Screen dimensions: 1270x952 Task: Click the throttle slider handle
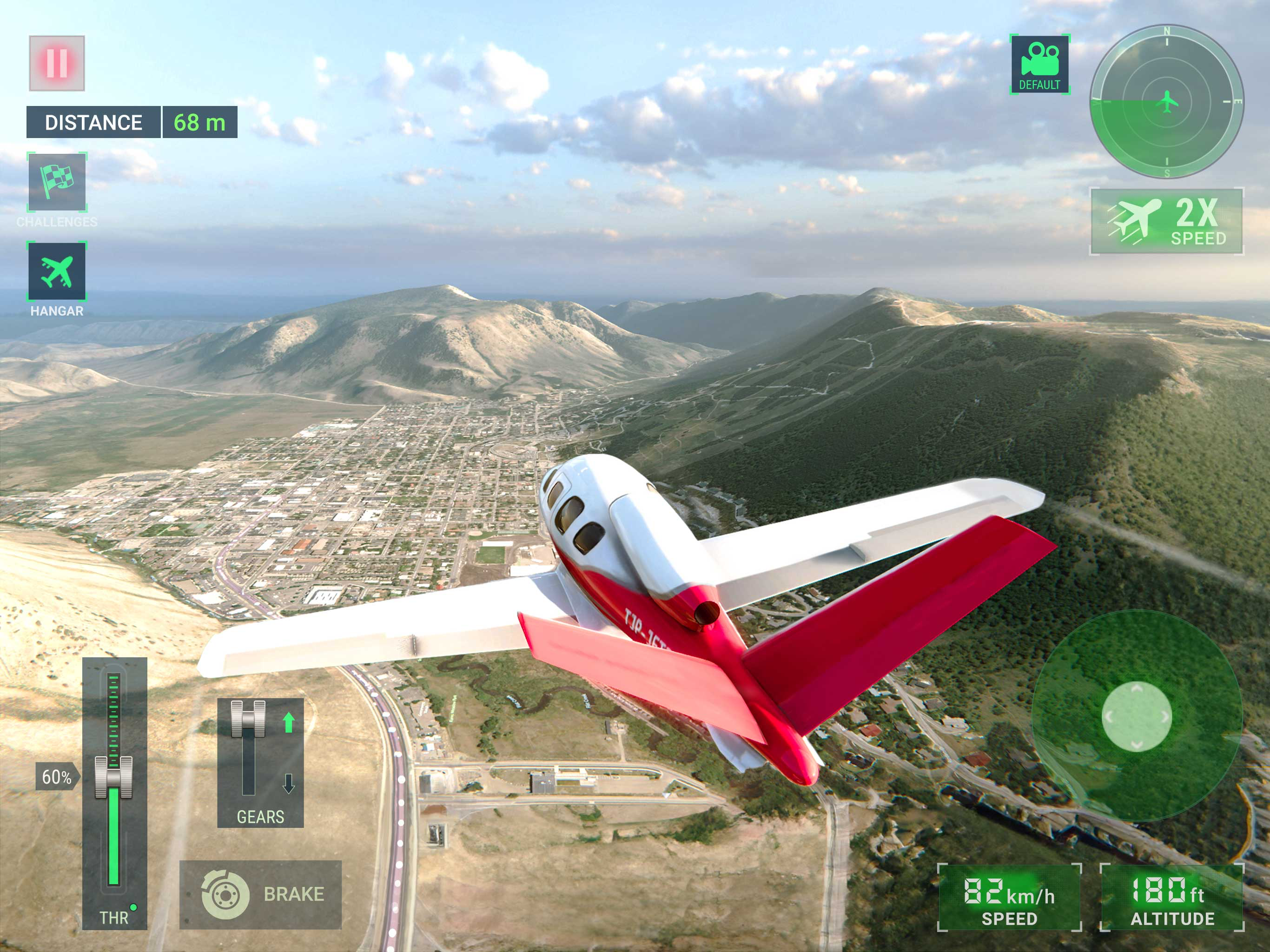click(x=113, y=777)
